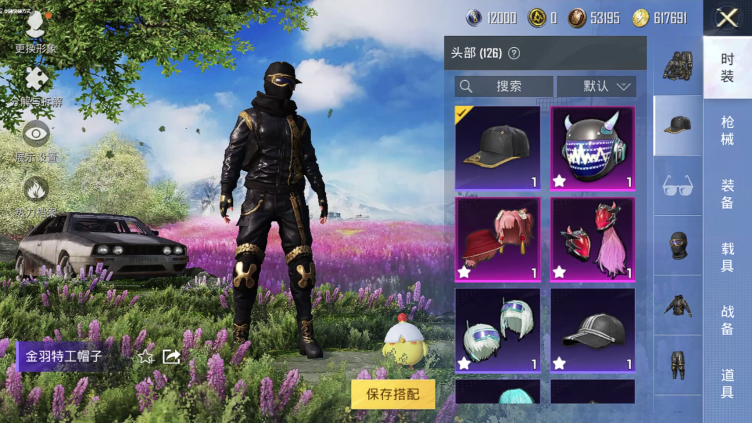Close the wardrobe screen with the X
Image resolution: width=752 pixels, height=423 pixels.
coord(727,17)
